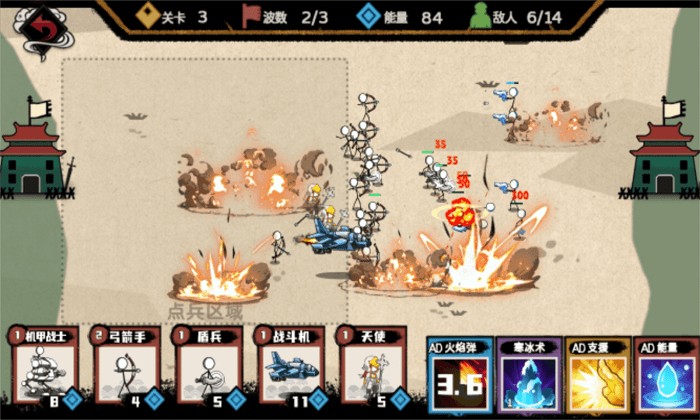The width and height of the screenshot is (700, 420).
Task: Deploy the 盾兵 shield soldier card
Action: point(207,368)
